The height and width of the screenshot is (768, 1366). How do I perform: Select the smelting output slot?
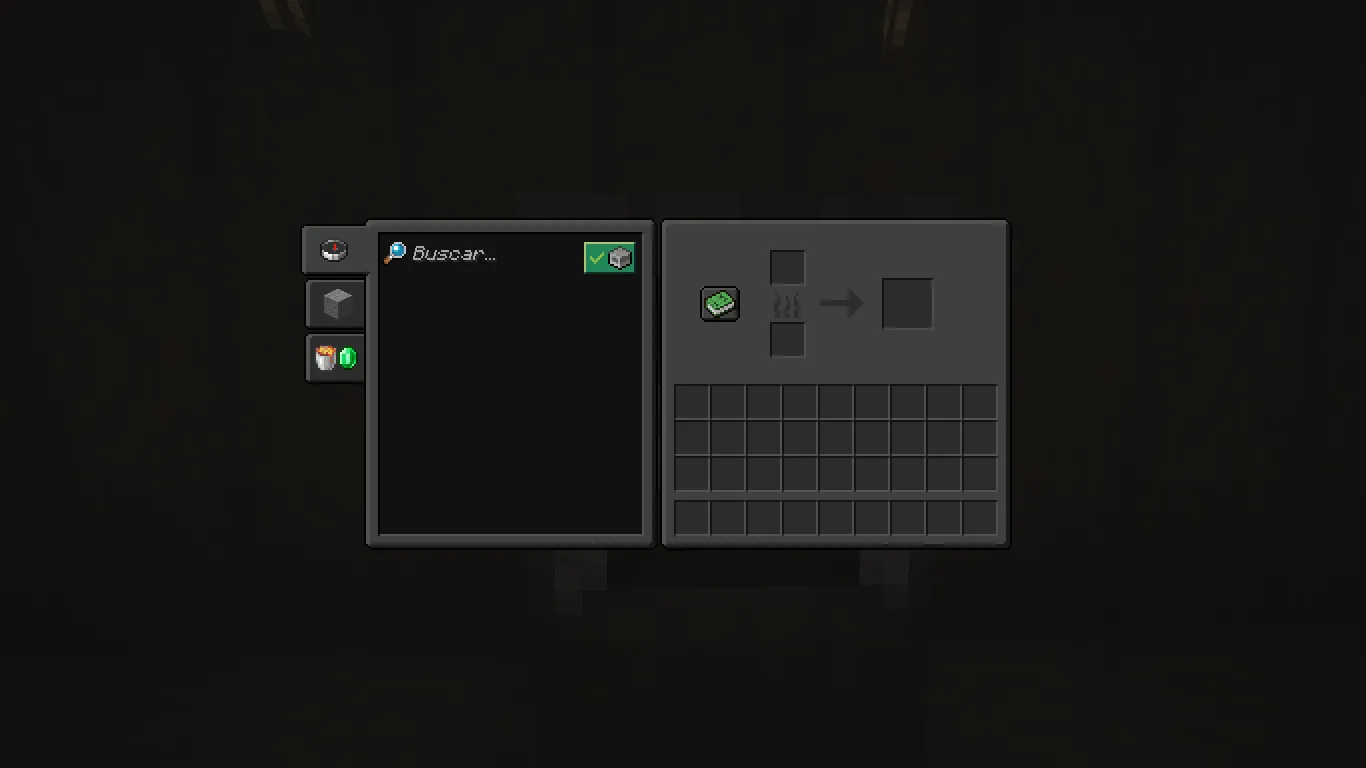(x=908, y=303)
